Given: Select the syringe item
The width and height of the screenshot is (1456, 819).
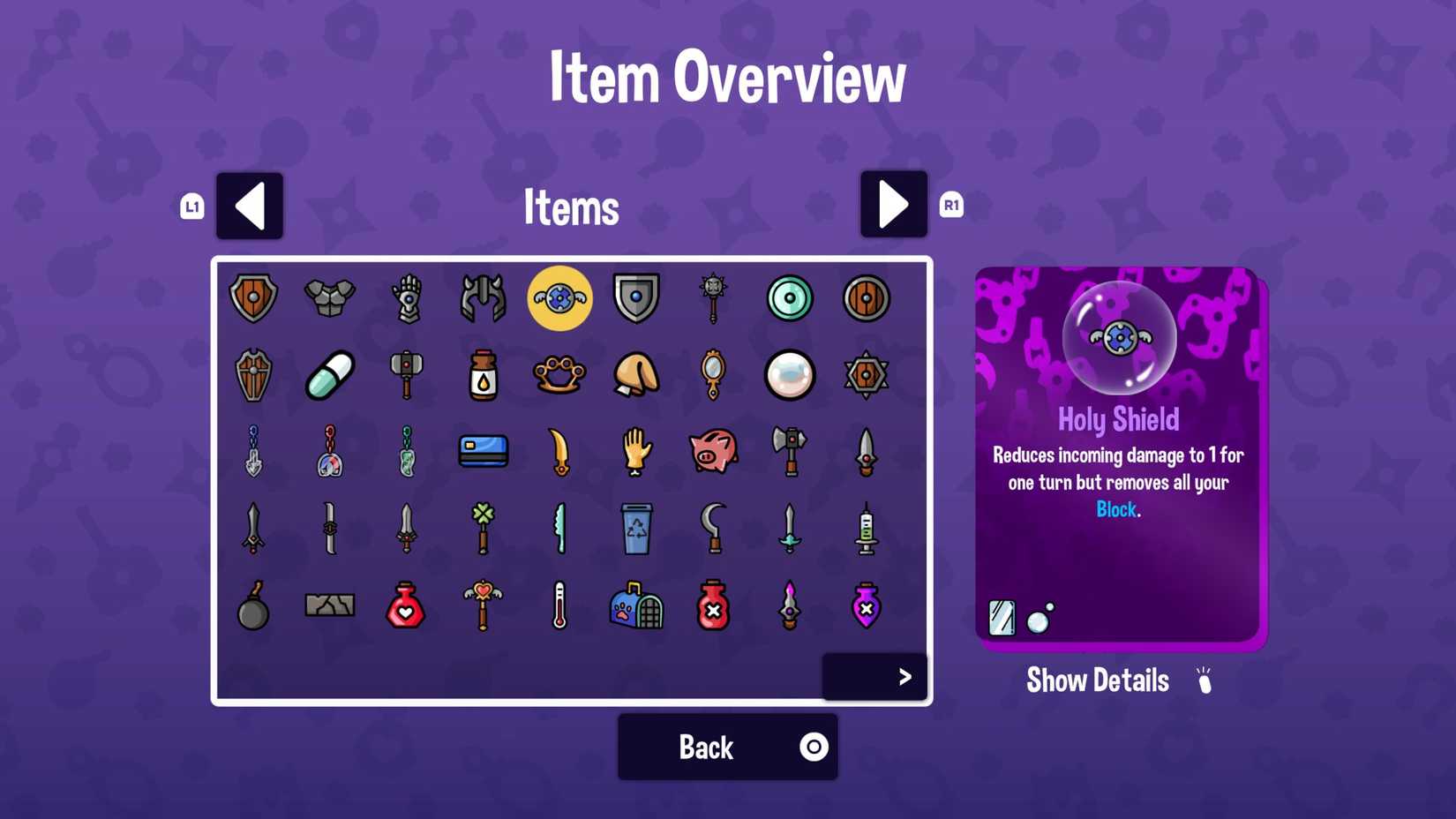Looking at the screenshot, I should [x=867, y=530].
